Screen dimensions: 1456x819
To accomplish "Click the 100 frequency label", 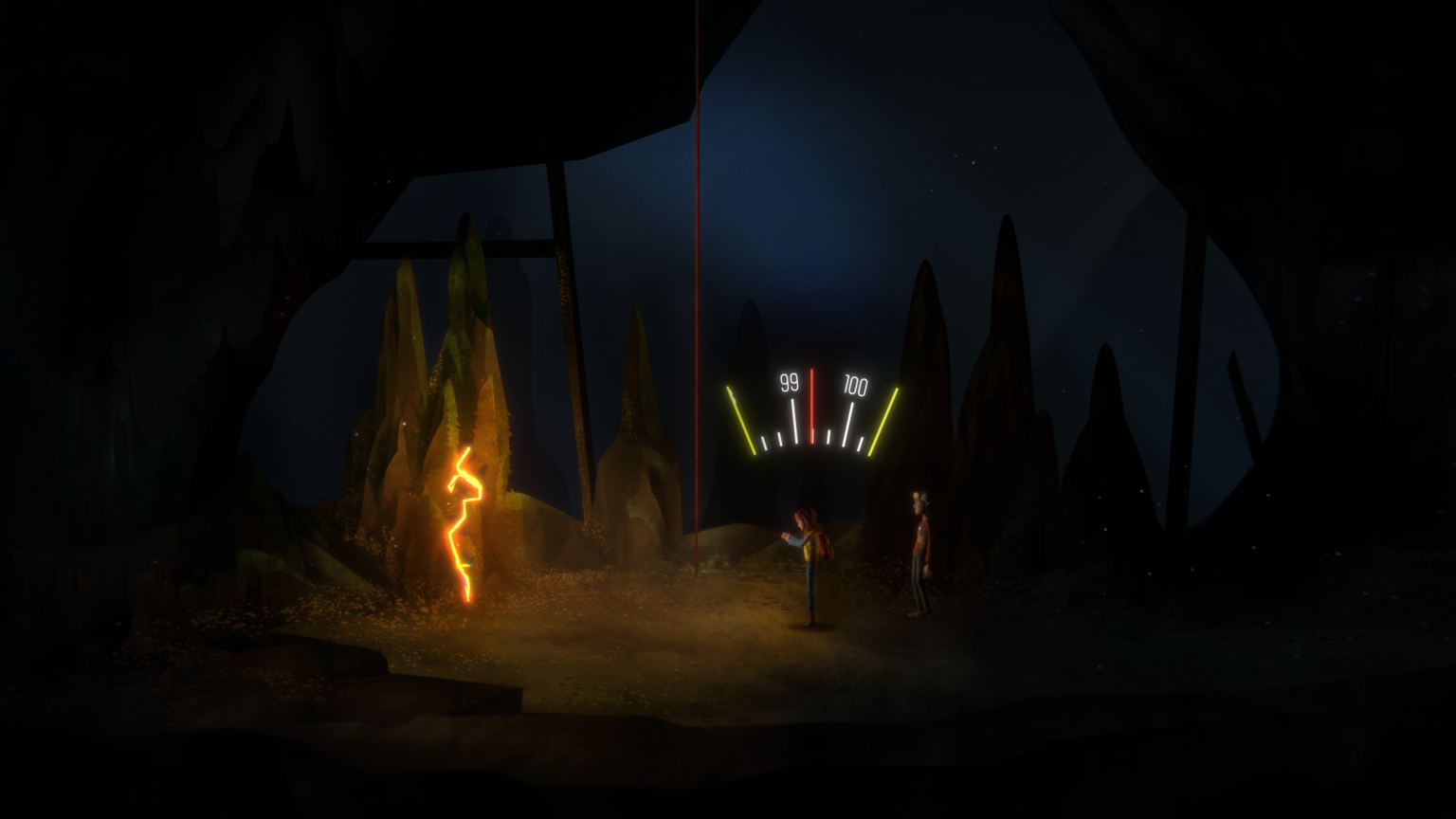I will 856,383.
